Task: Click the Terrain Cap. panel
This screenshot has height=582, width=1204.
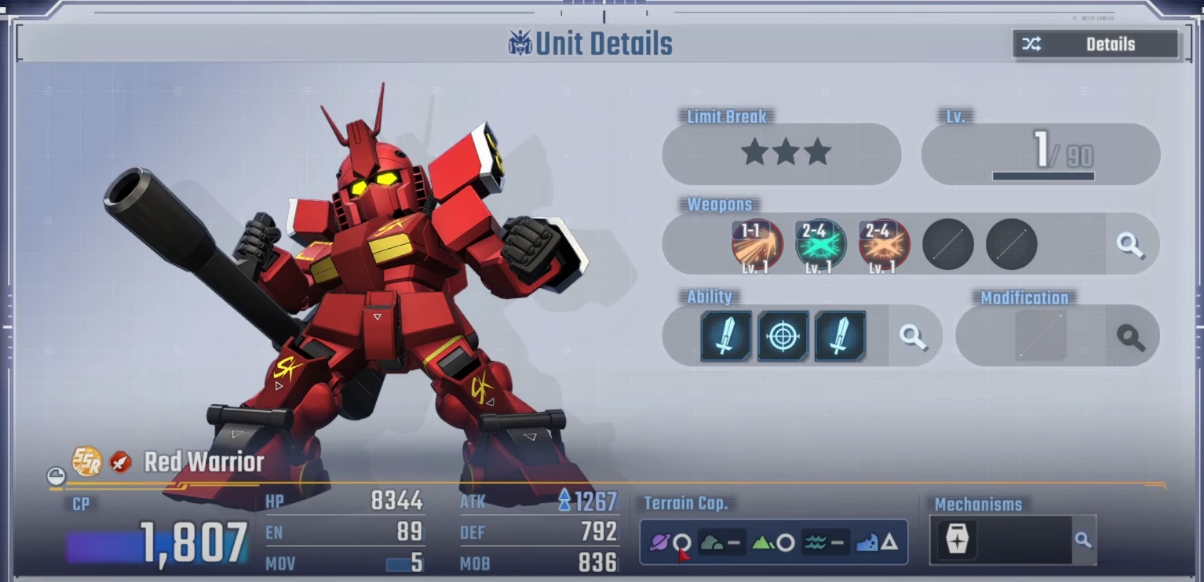Action: (x=773, y=542)
